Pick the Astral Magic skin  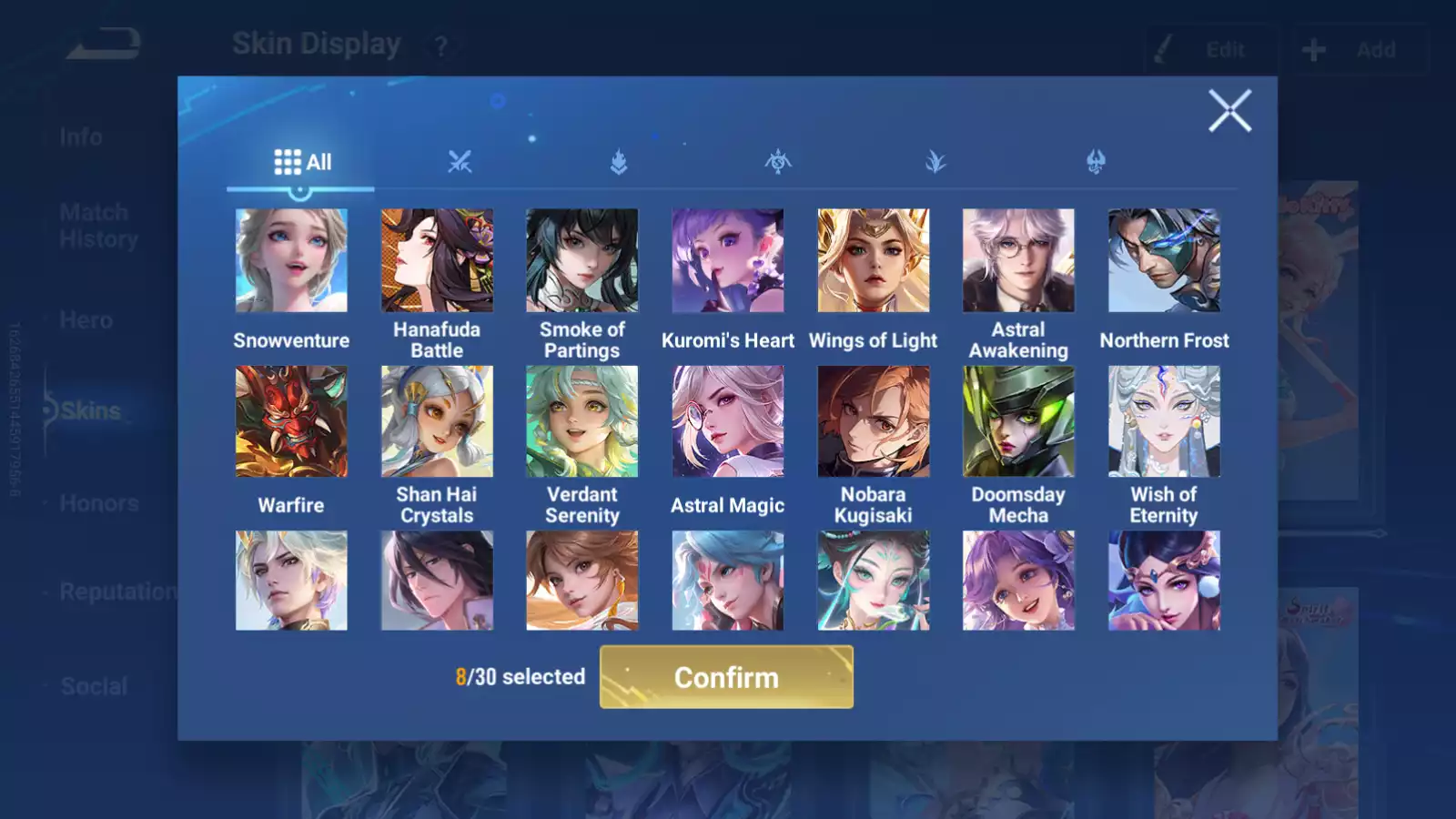click(x=728, y=421)
